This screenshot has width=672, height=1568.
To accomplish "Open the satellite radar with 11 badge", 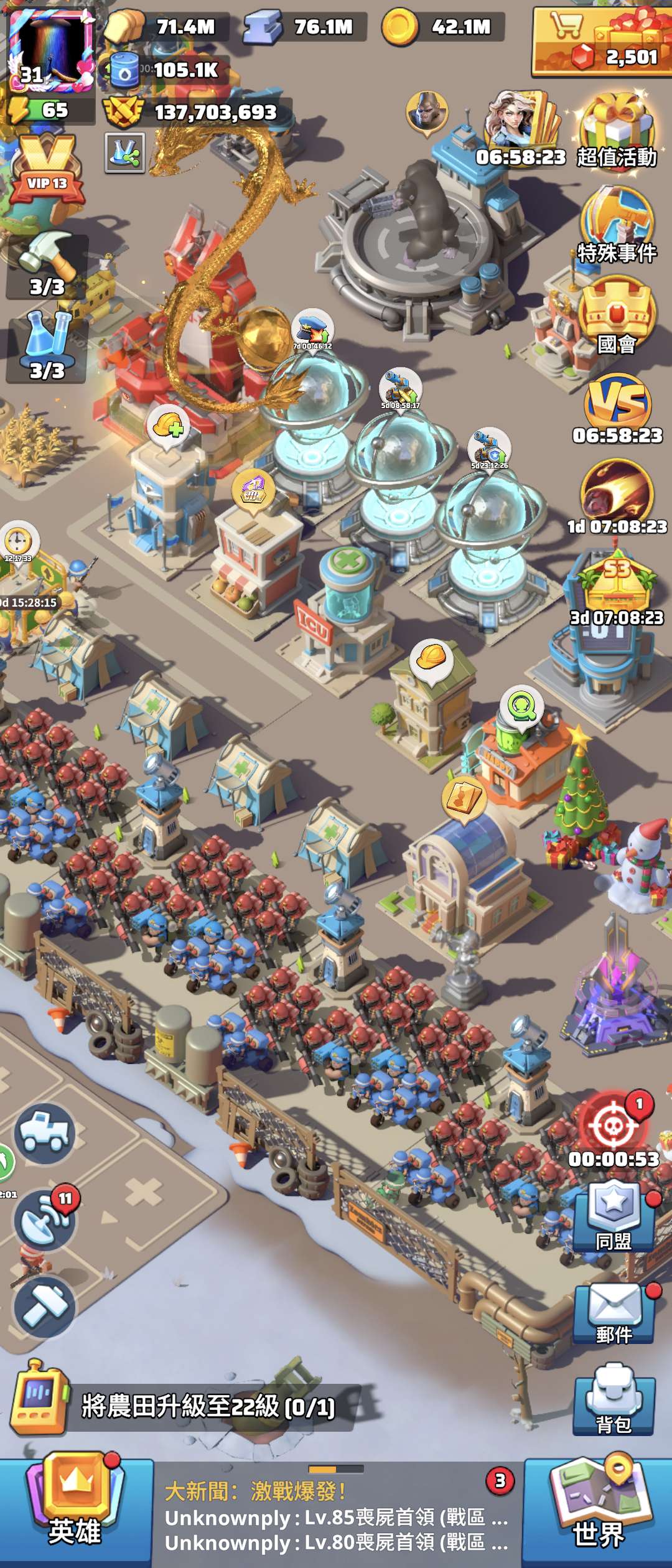I will [x=45, y=1221].
